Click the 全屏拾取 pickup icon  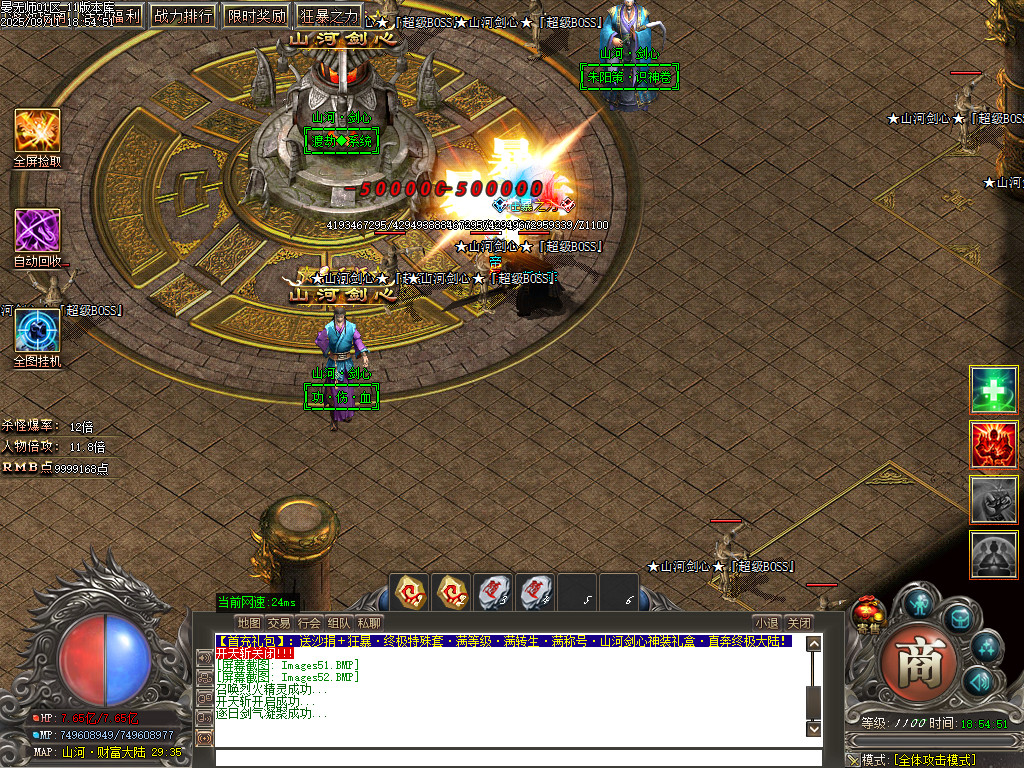[x=37, y=131]
